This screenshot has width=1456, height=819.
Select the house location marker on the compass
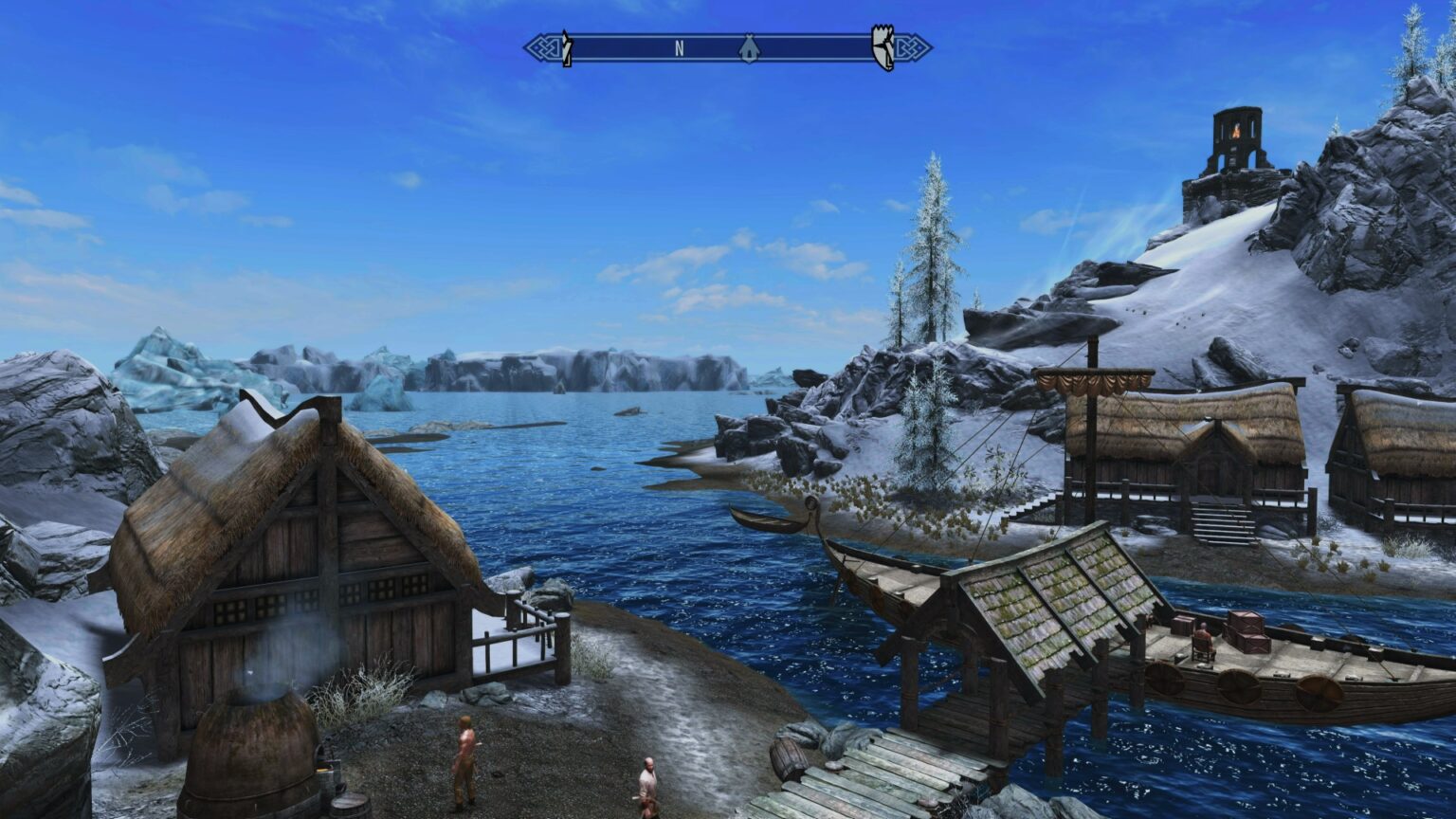749,49
